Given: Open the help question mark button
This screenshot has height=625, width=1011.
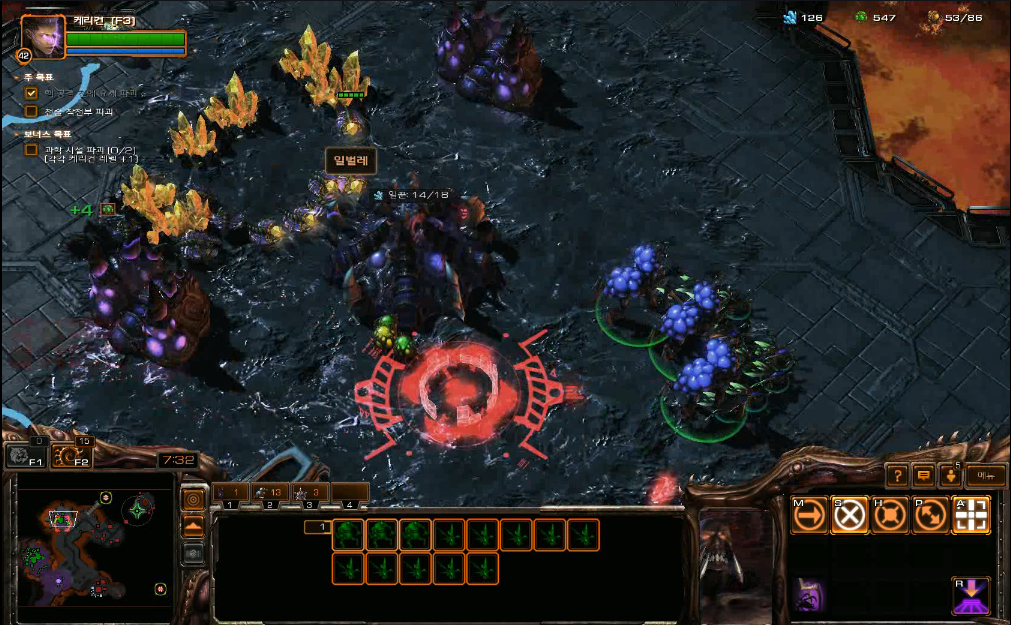Looking at the screenshot, I should pyautogui.click(x=897, y=476).
